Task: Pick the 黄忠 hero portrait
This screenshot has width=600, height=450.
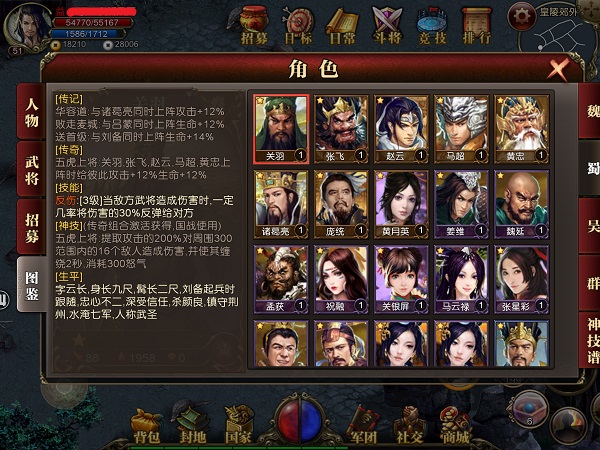Action: [518, 129]
